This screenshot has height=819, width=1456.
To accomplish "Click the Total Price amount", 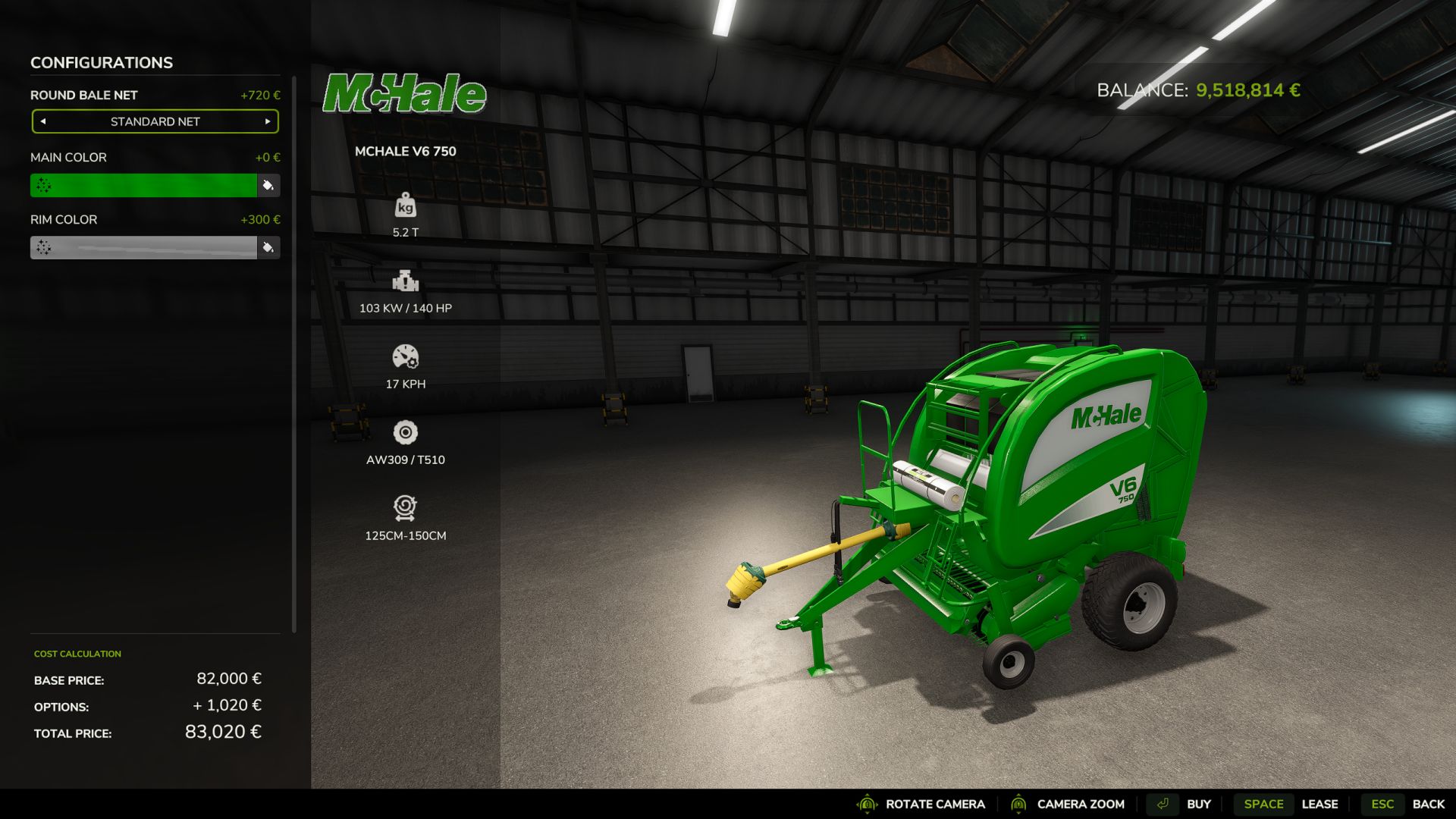I will tap(224, 733).
